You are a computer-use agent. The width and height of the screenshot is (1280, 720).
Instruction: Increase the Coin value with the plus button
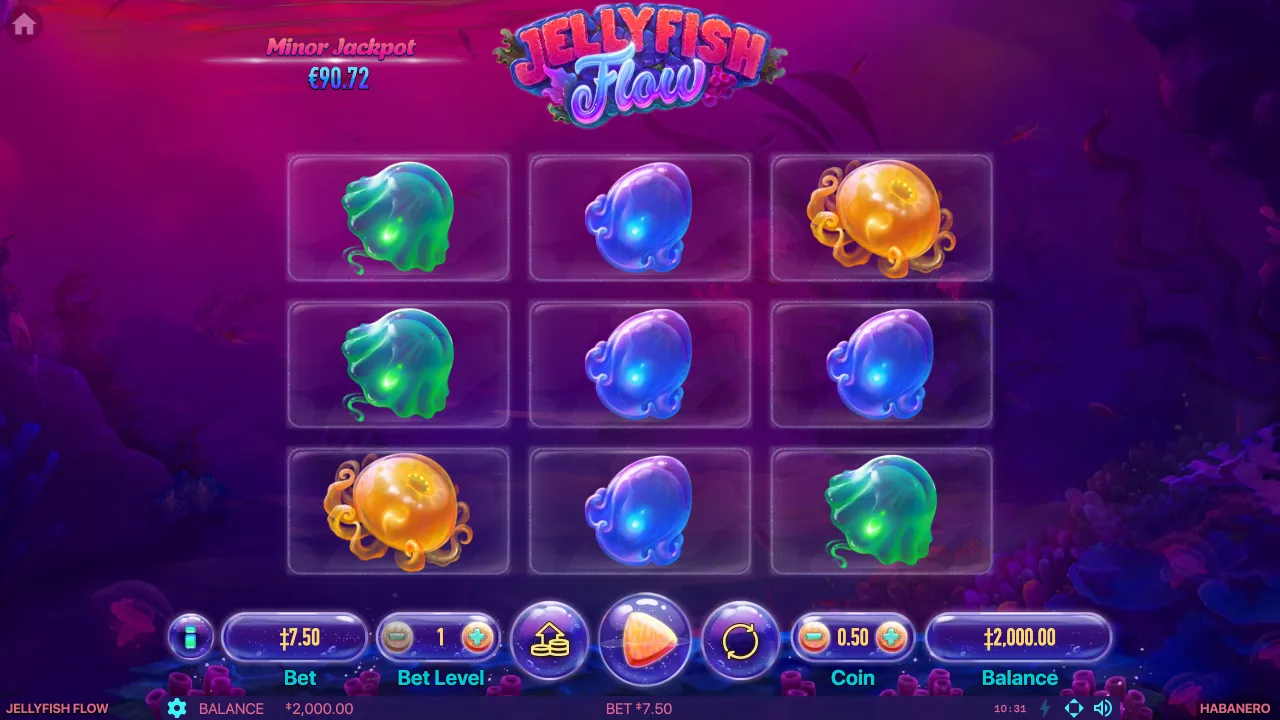click(890, 638)
